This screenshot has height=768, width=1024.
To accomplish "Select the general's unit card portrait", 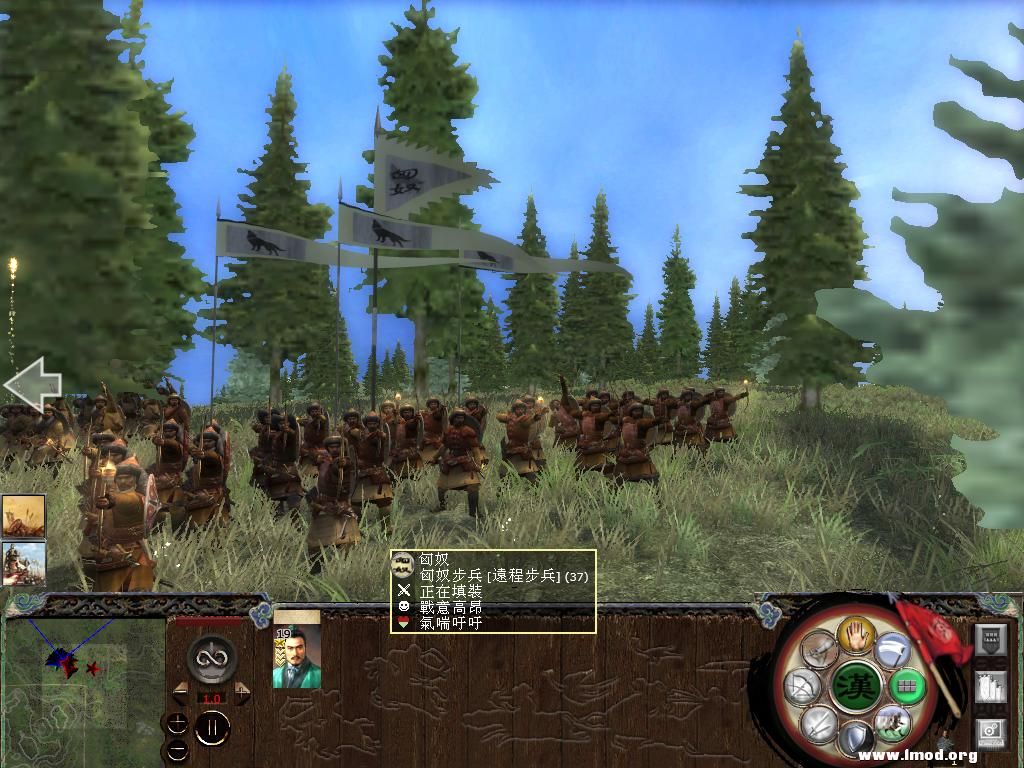I will point(297,657).
